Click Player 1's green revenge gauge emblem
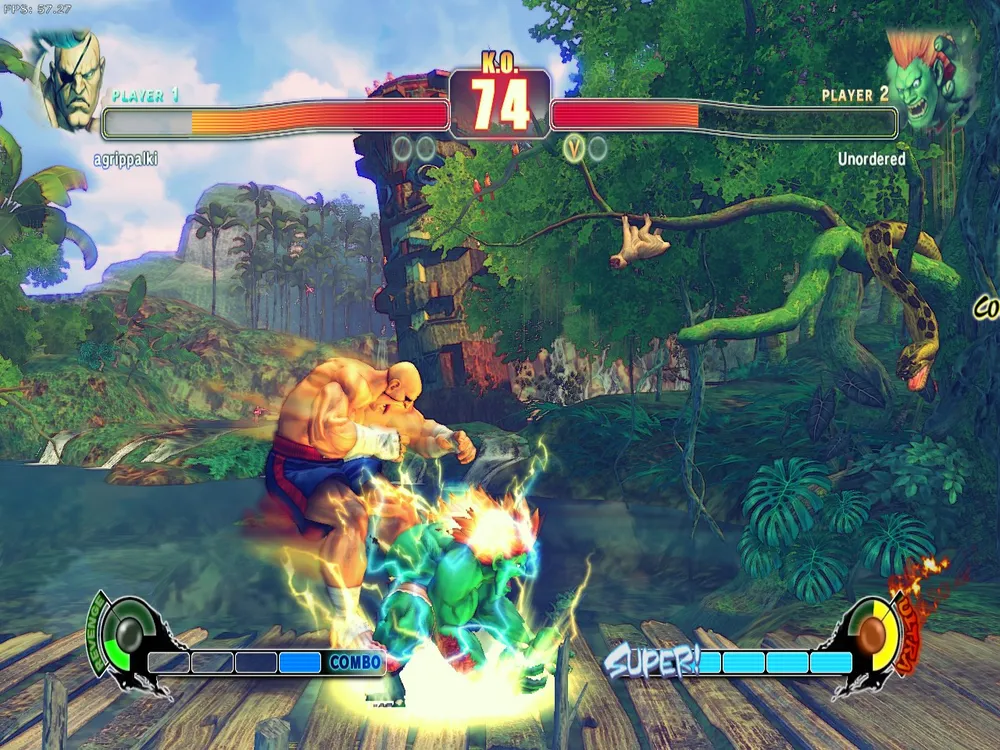The width and height of the screenshot is (1000, 750). point(128,634)
